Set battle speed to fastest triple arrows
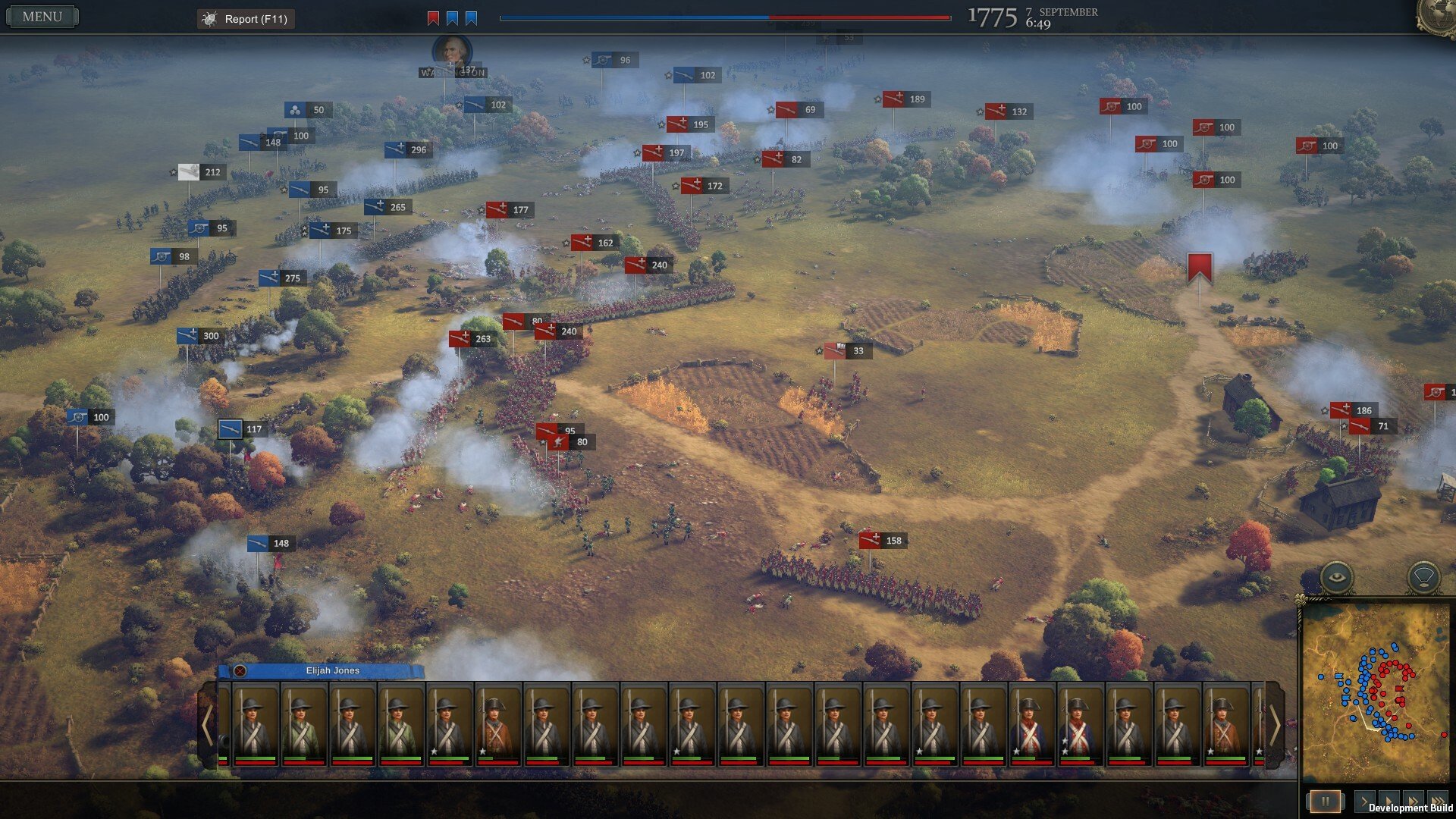This screenshot has width=1456, height=819. tap(1436, 801)
